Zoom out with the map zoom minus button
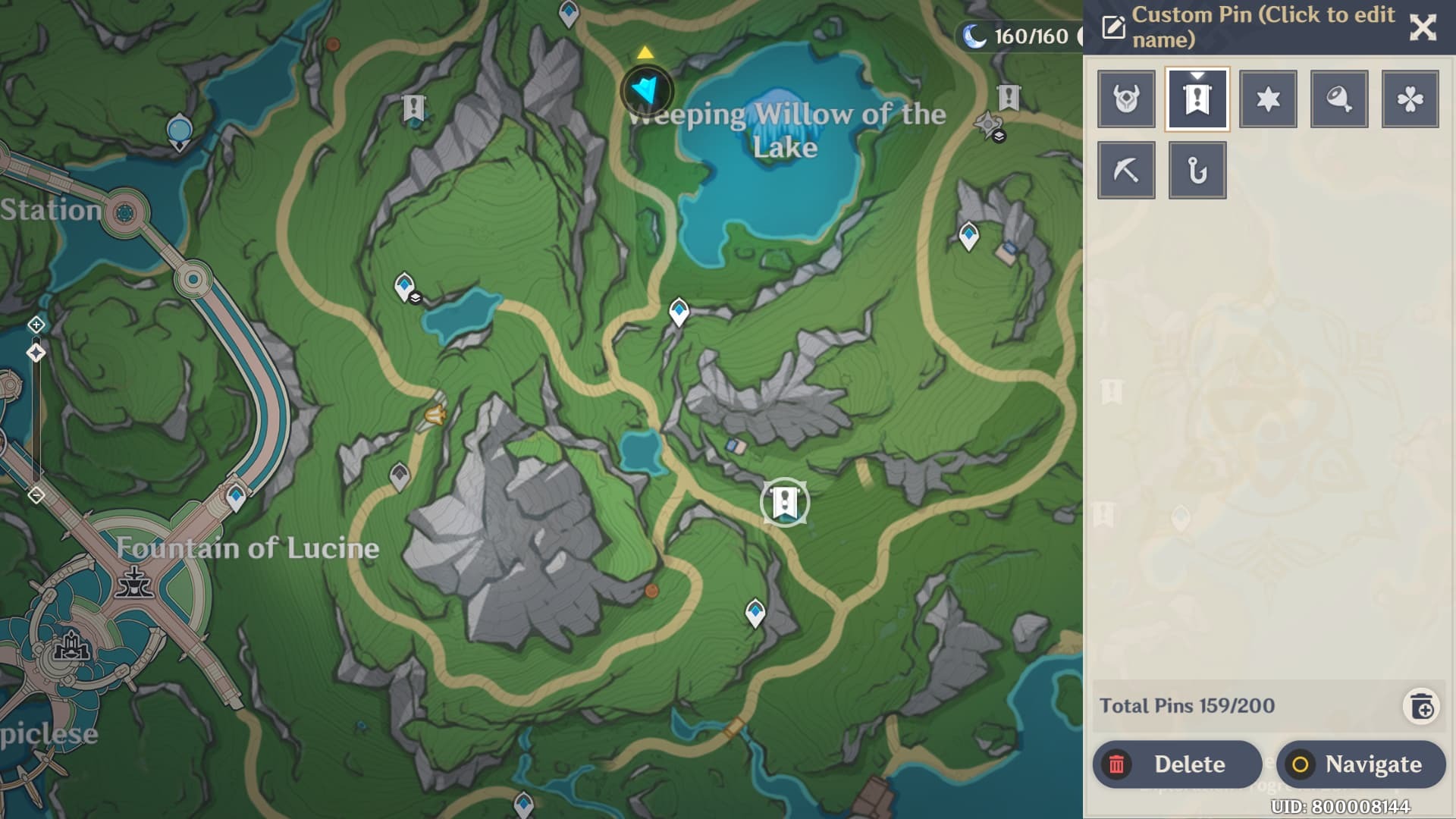The width and height of the screenshot is (1456, 819). click(x=36, y=495)
